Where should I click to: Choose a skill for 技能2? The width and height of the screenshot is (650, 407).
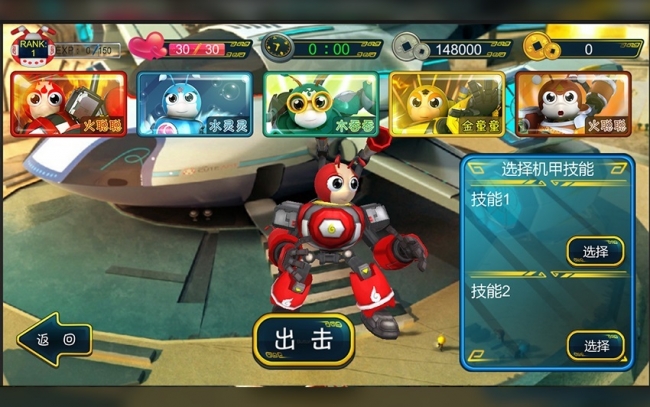[x=595, y=346]
